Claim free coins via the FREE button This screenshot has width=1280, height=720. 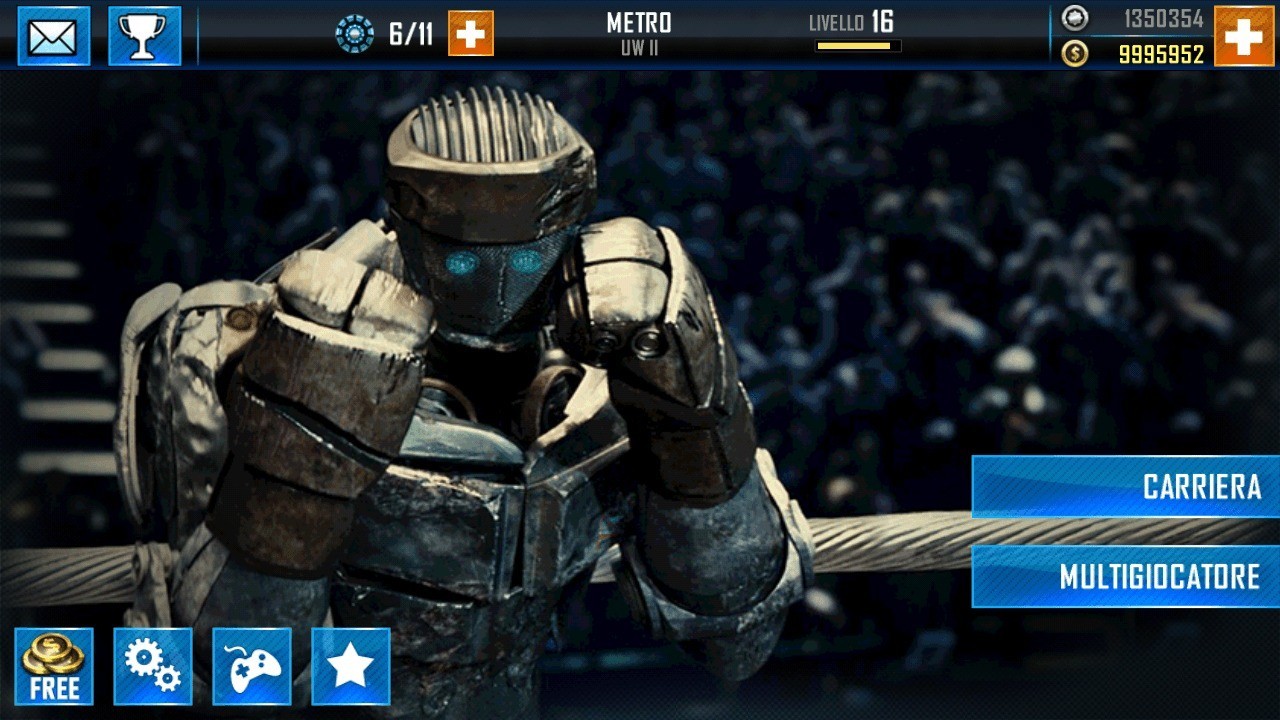tap(54, 666)
